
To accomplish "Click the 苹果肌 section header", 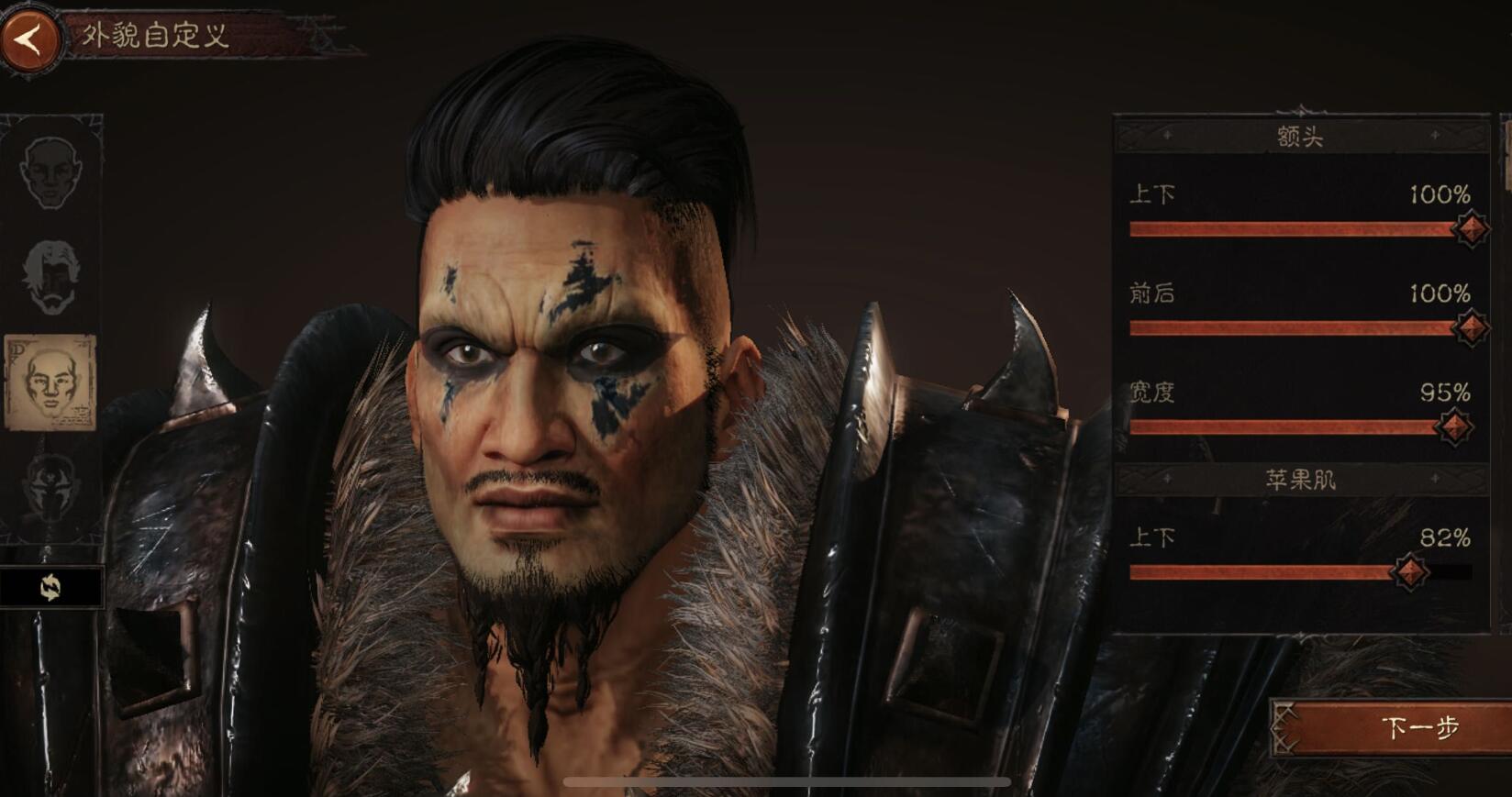I will tap(1300, 480).
